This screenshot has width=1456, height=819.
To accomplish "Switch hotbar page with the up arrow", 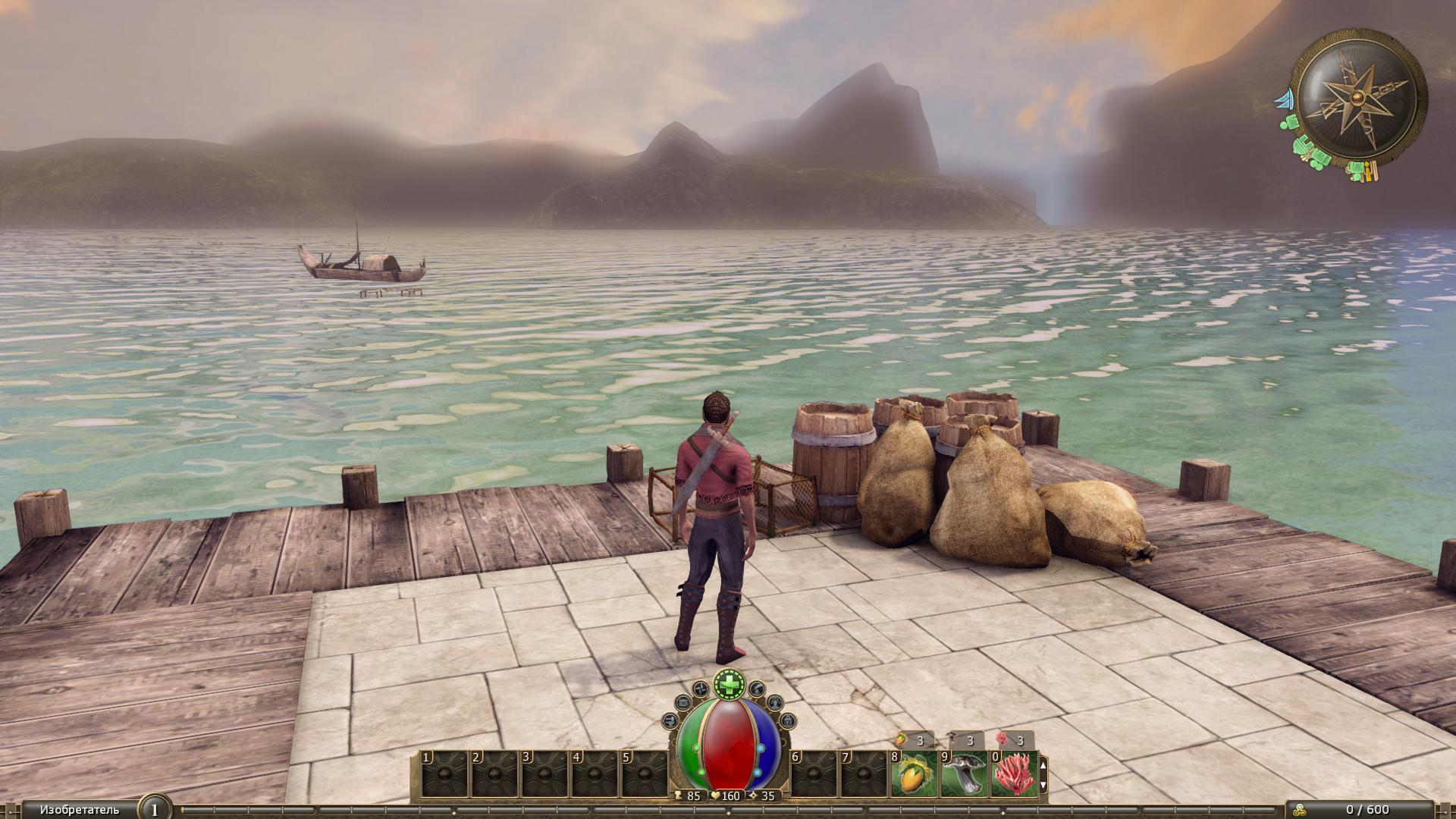I will point(1043,765).
